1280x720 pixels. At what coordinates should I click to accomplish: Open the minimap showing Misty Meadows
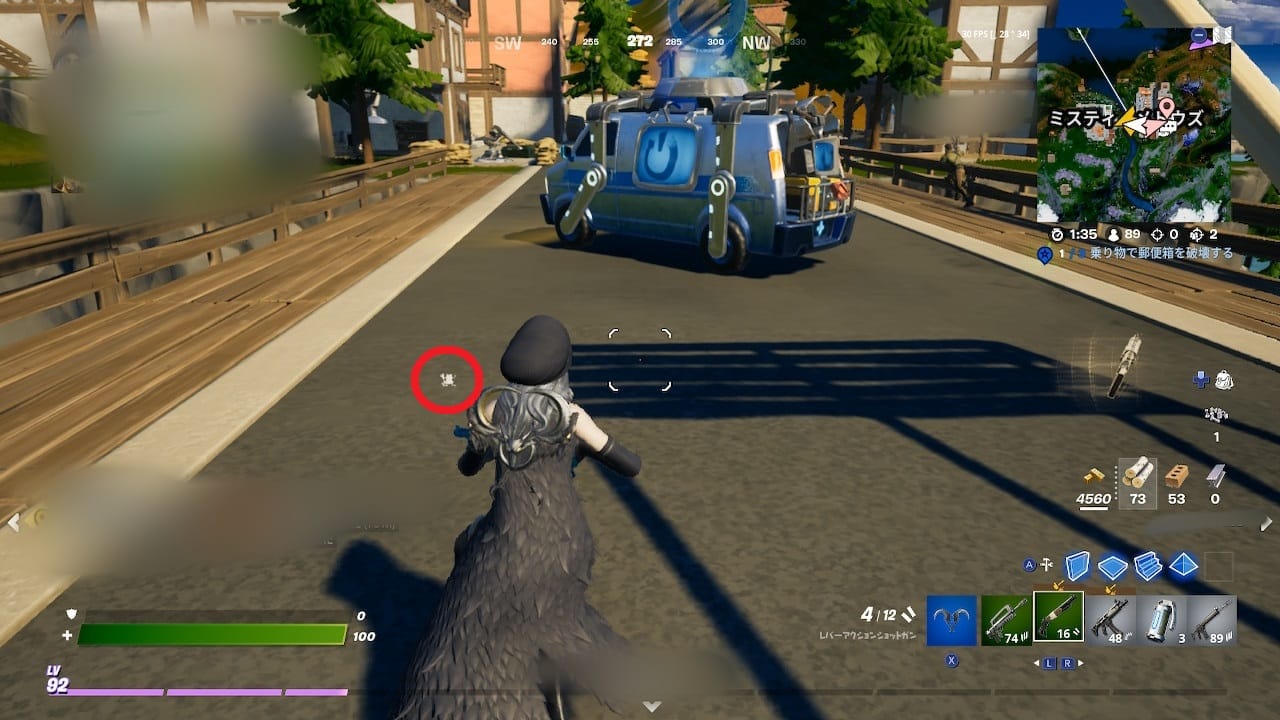pyautogui.click(x=1133, y=126)
